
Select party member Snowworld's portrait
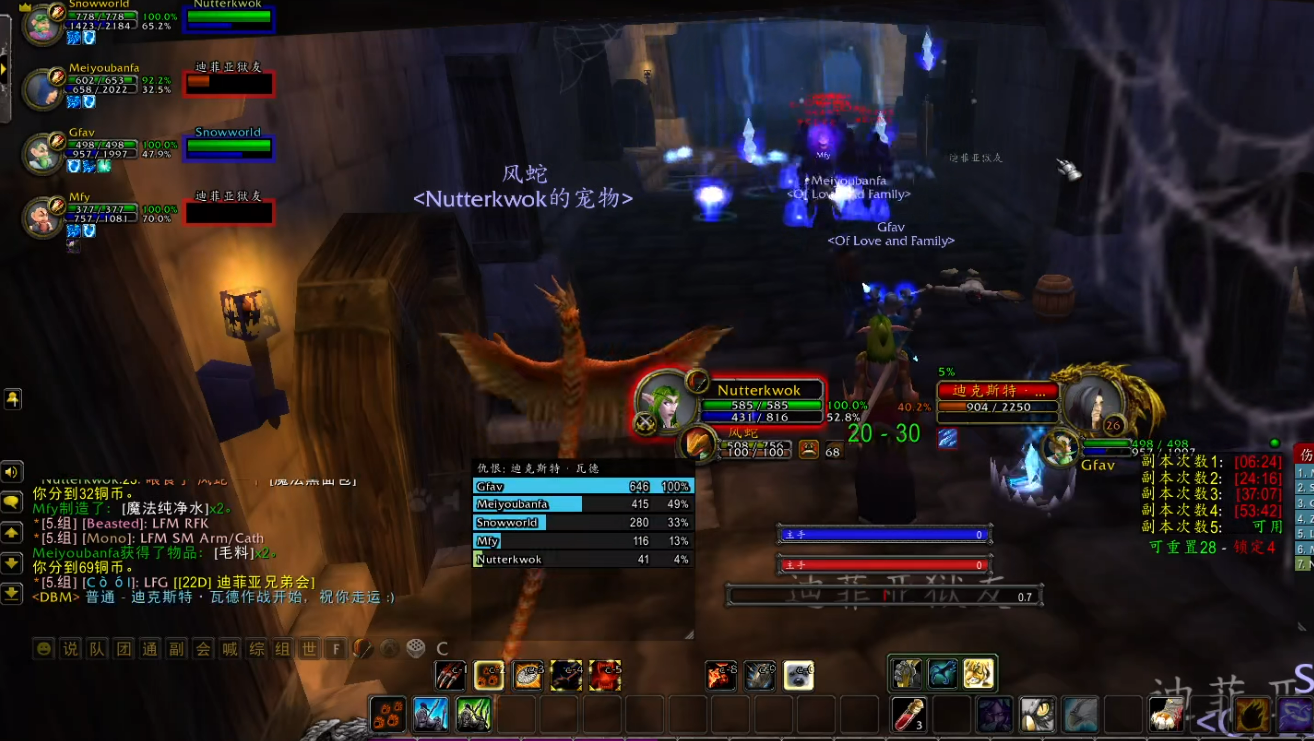click(x=43, y=25)
